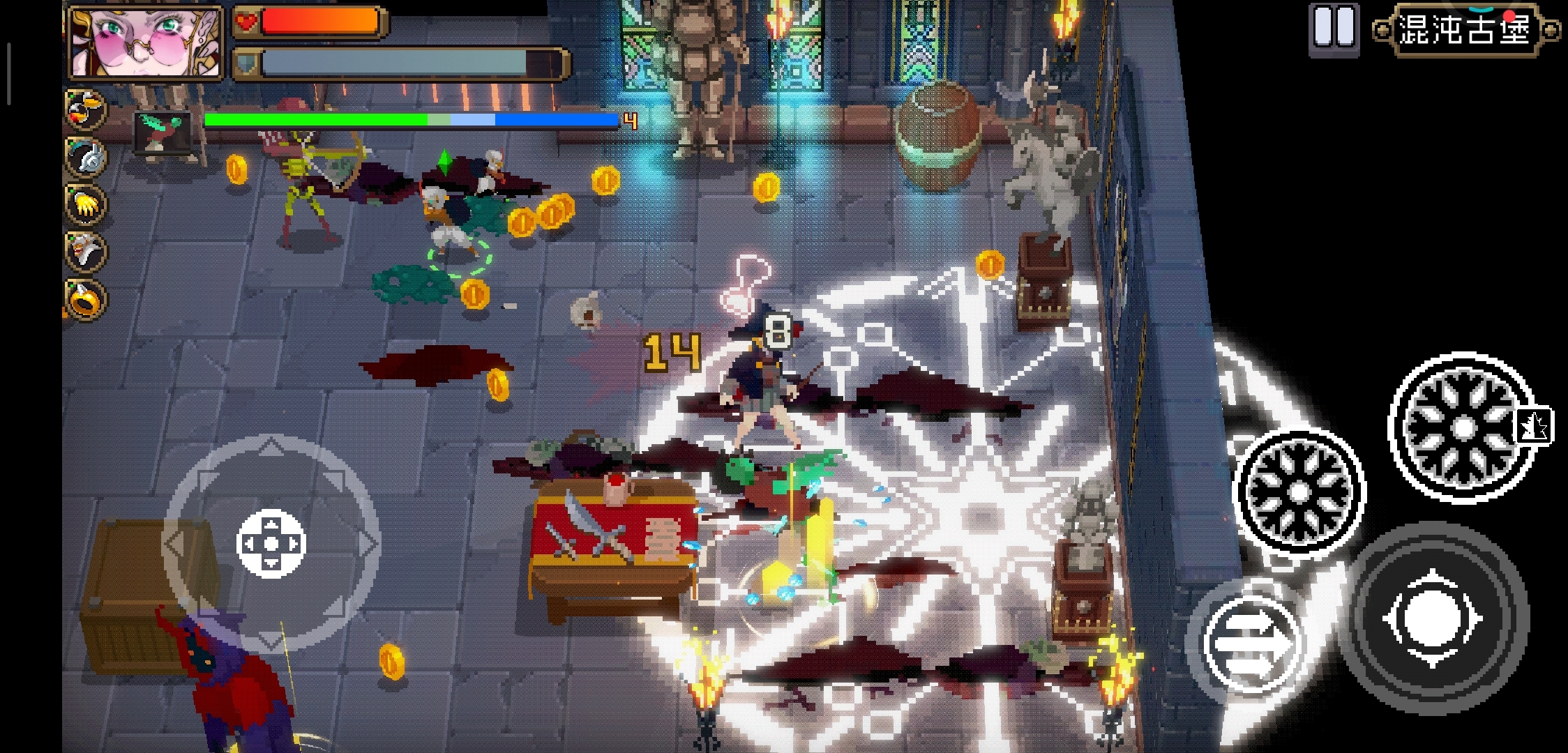Viewport: 1568px width, 753px height.
Task: Select the hourglass relic icon
Action: click(85, 109)
